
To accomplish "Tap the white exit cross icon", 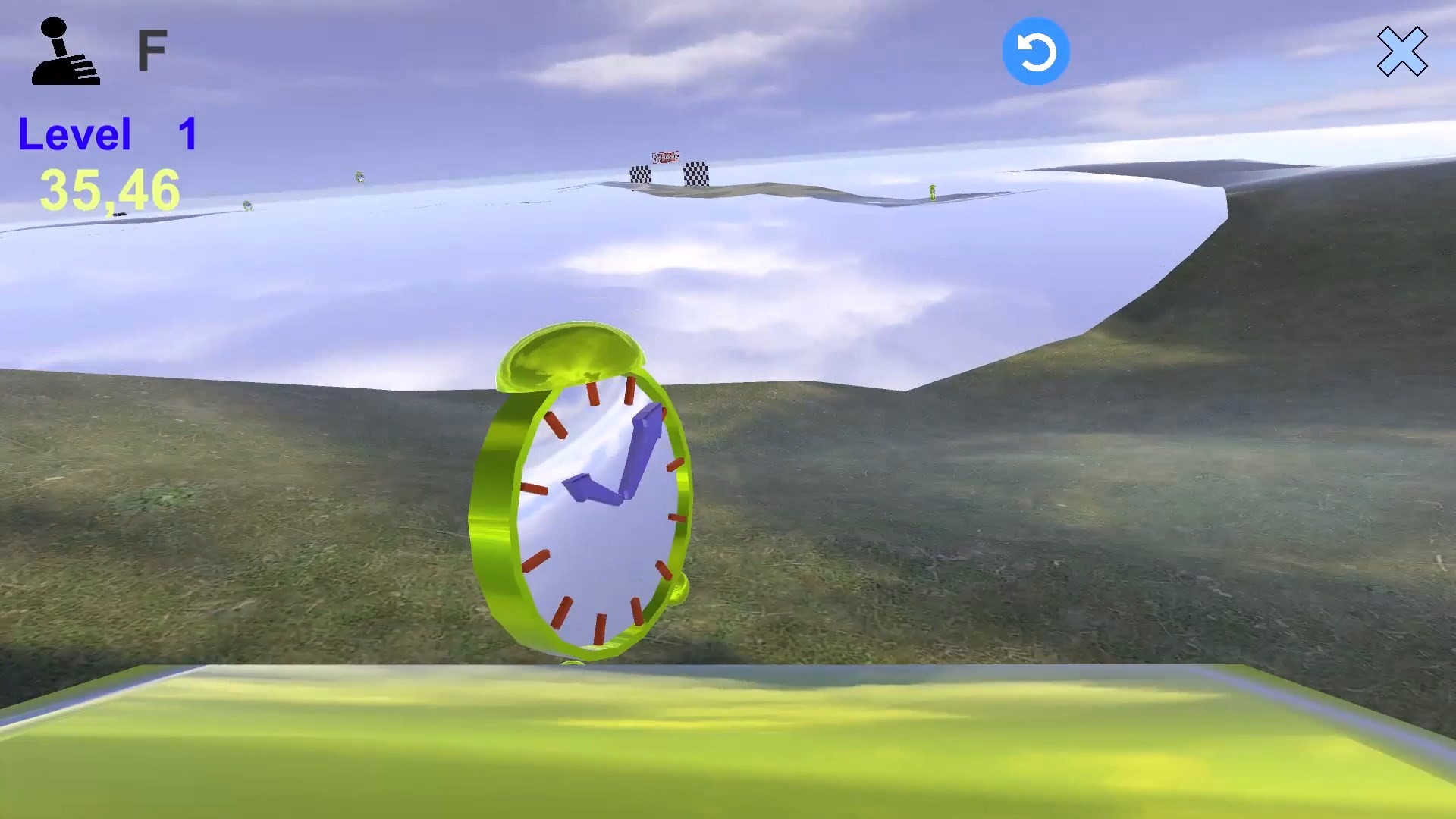I will (x=1404, y=52).
